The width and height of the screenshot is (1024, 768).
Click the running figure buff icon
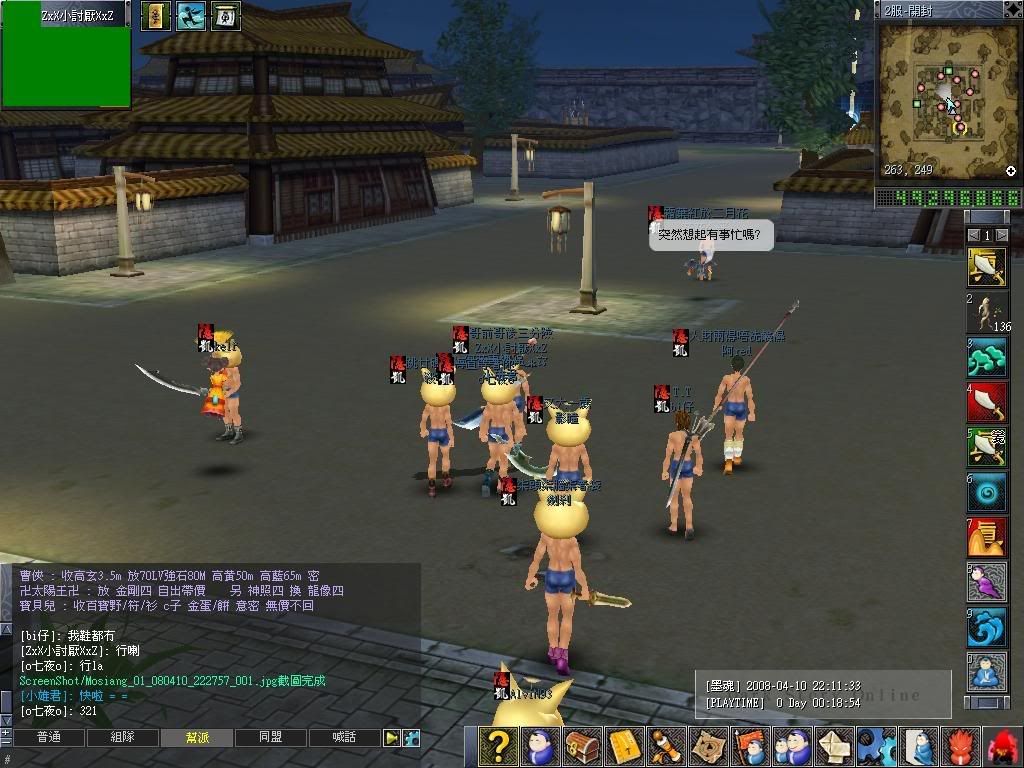point(190,15)
